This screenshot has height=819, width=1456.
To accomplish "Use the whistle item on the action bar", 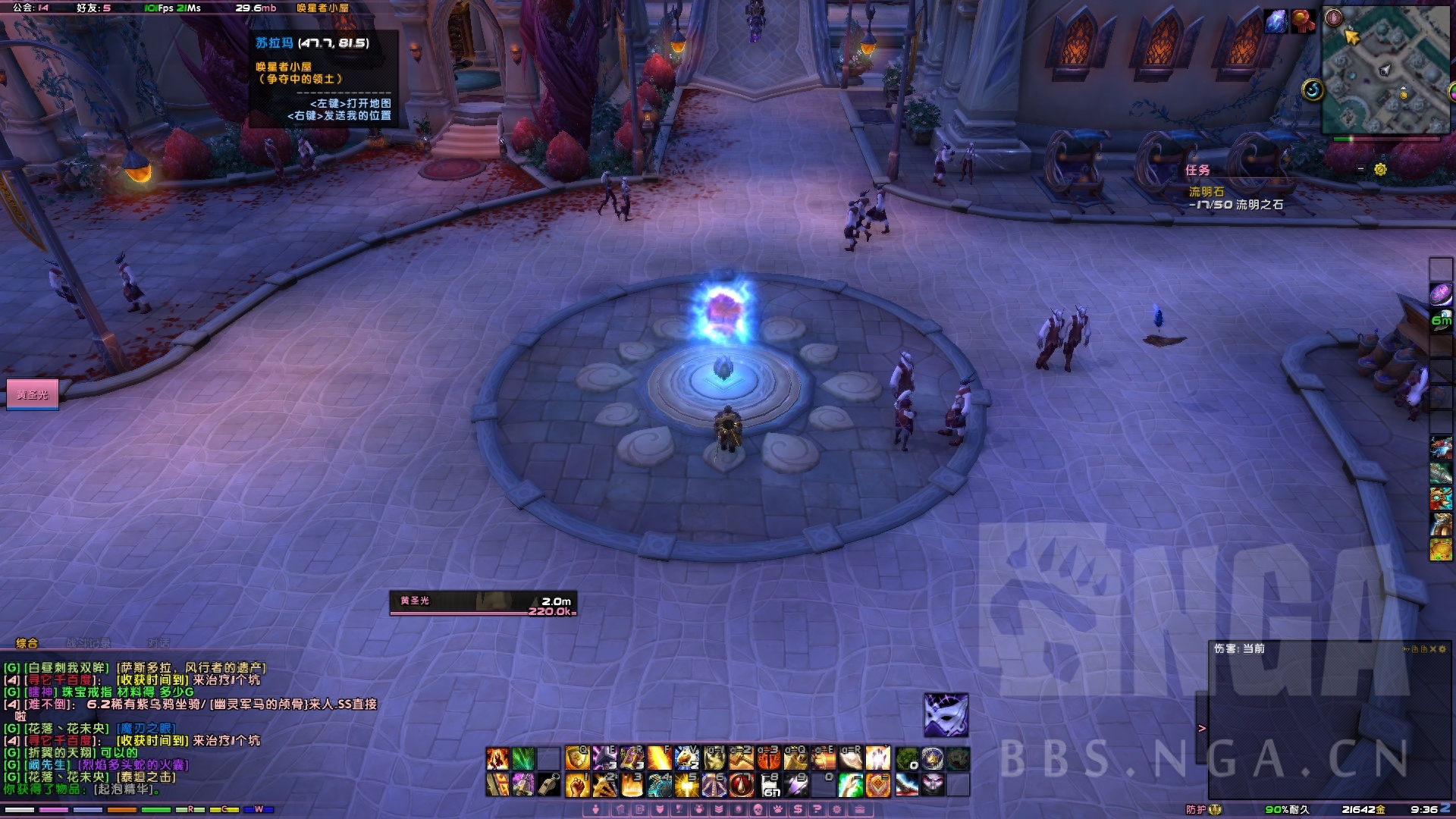I will tap(550, 785).
